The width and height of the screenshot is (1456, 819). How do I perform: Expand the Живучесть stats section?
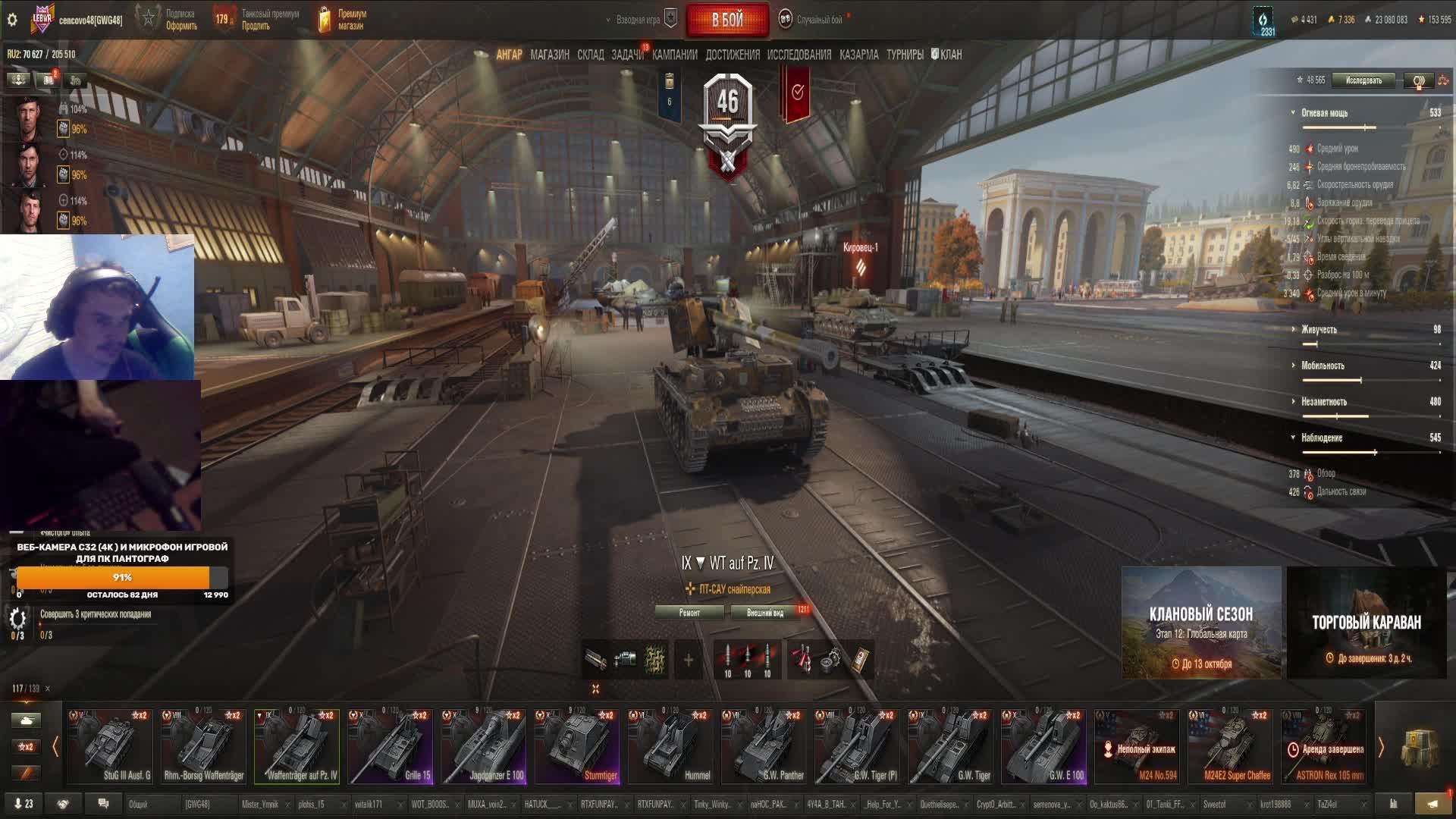pyautogui.click(x=1319, y=330)
